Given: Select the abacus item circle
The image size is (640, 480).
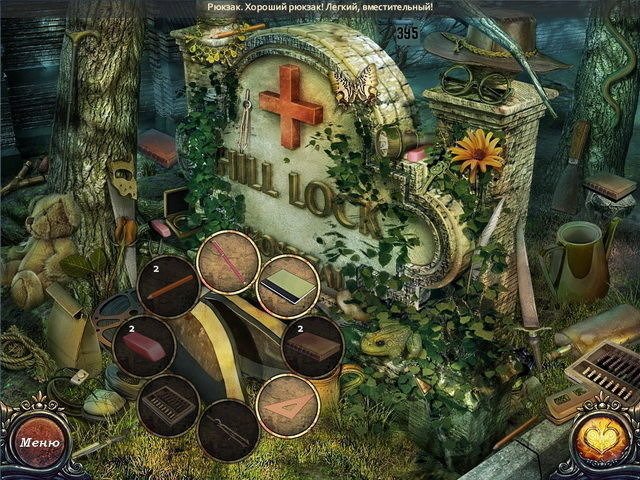Looking at the screenshot, I should click(166, 406).
